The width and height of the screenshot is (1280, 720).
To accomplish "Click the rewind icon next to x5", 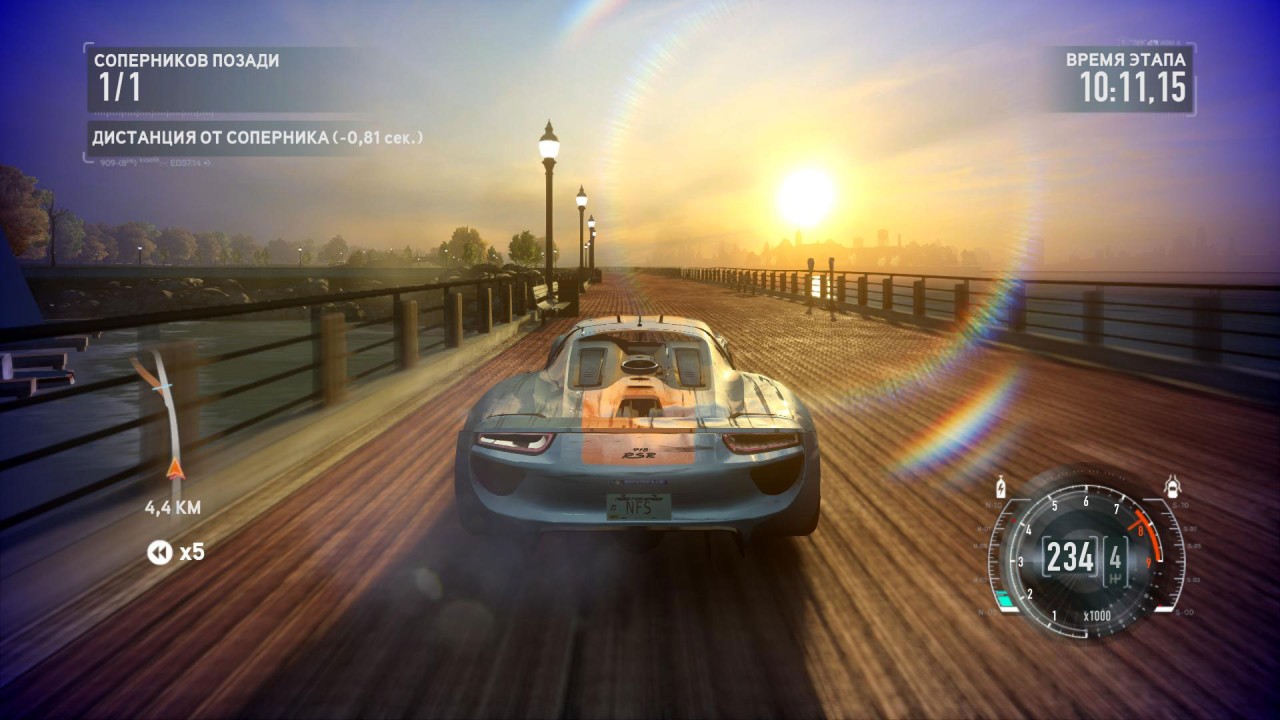I will (x=159, y=551).
